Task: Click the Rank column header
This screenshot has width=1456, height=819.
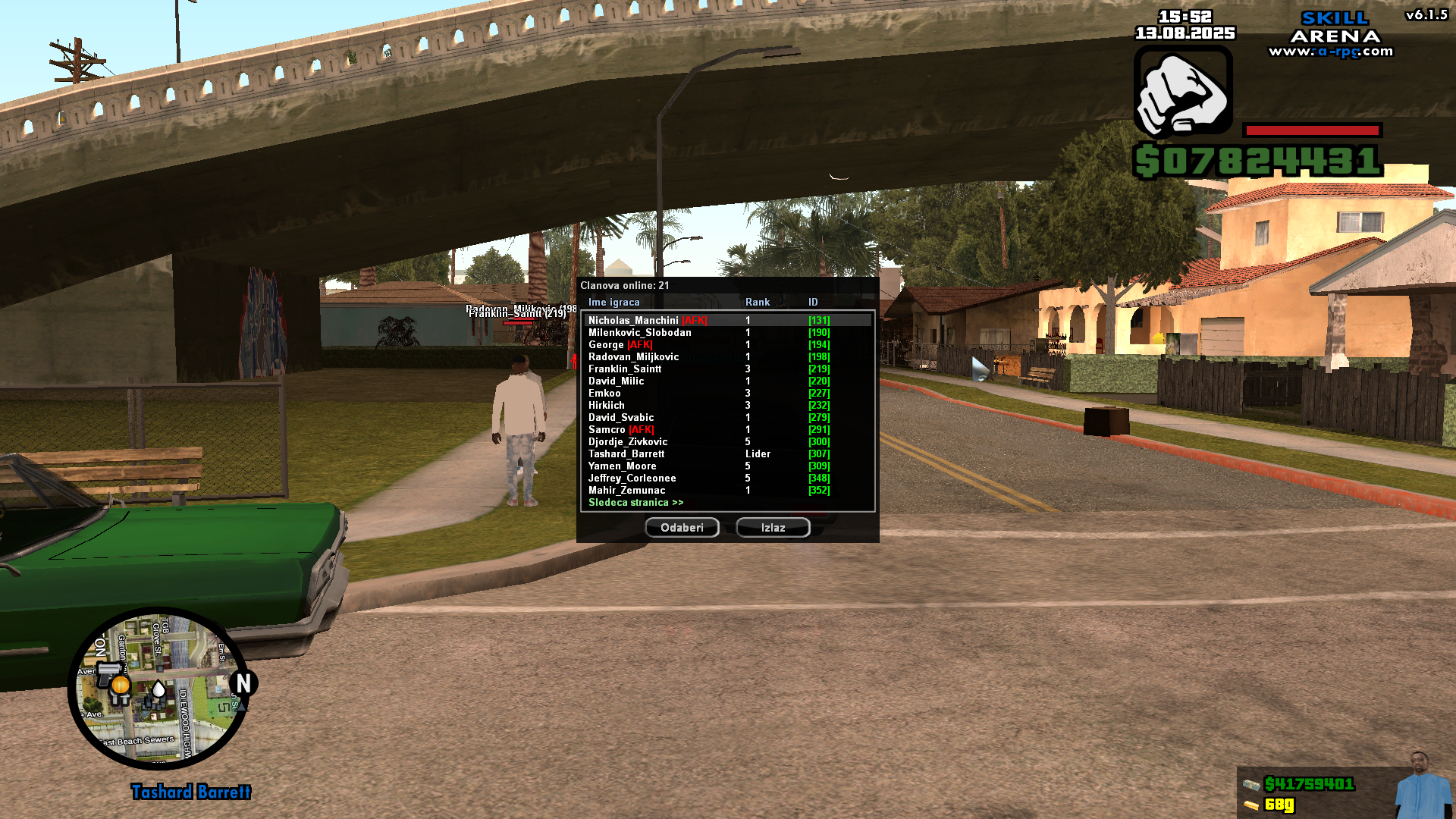Action: (756, 302)
